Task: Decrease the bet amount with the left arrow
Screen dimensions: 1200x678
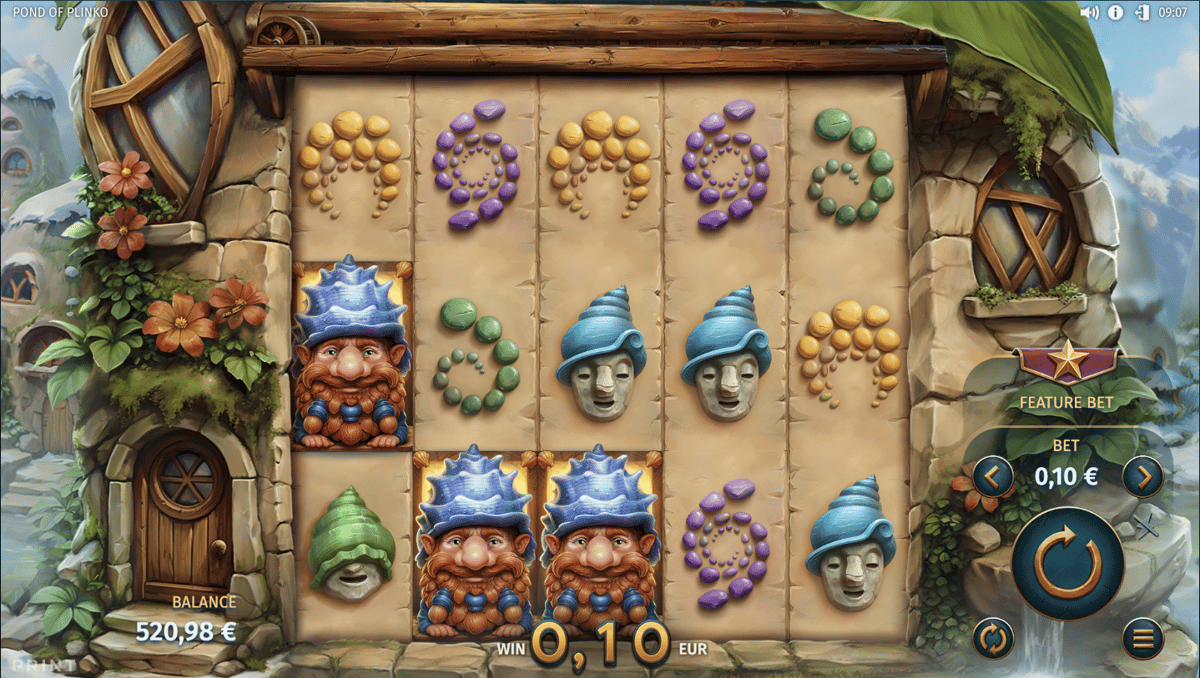Action: 992,476
